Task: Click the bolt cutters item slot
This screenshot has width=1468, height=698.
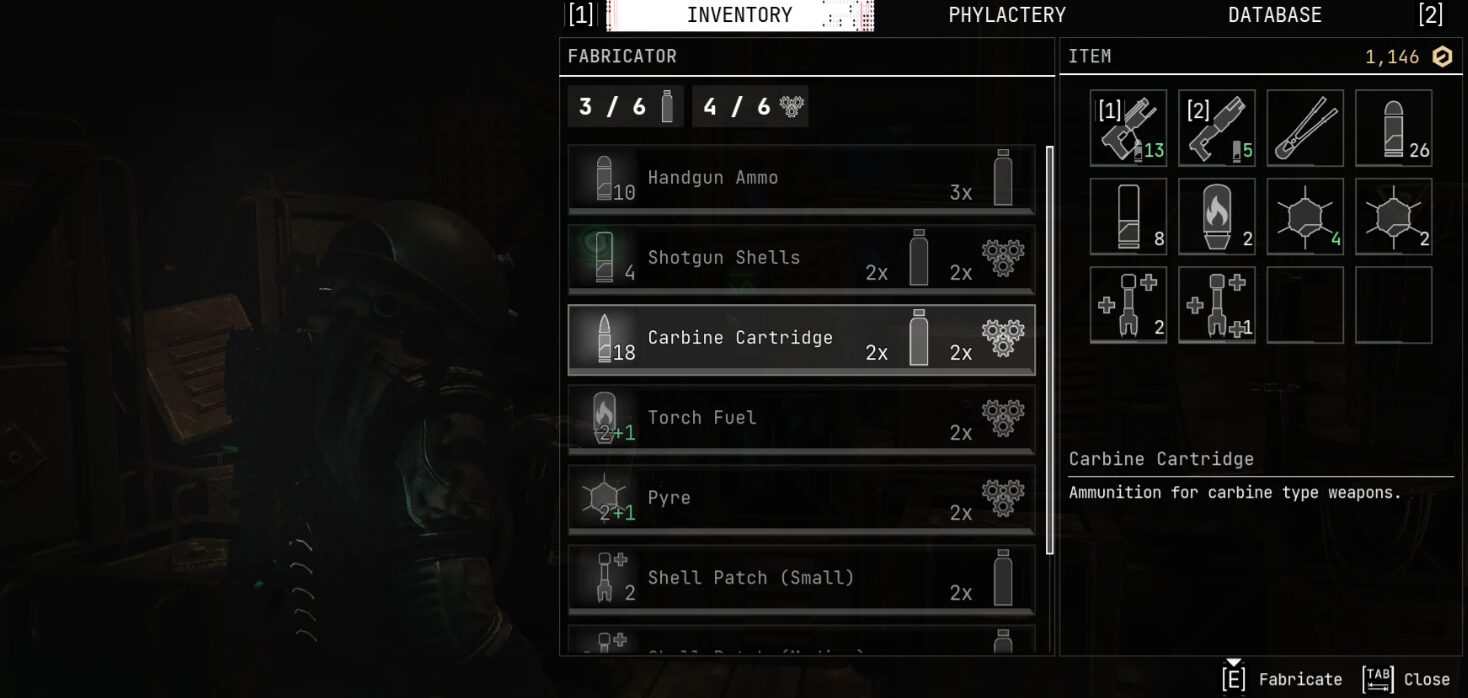Action: pyautogui.click(x=1305, y=128)
